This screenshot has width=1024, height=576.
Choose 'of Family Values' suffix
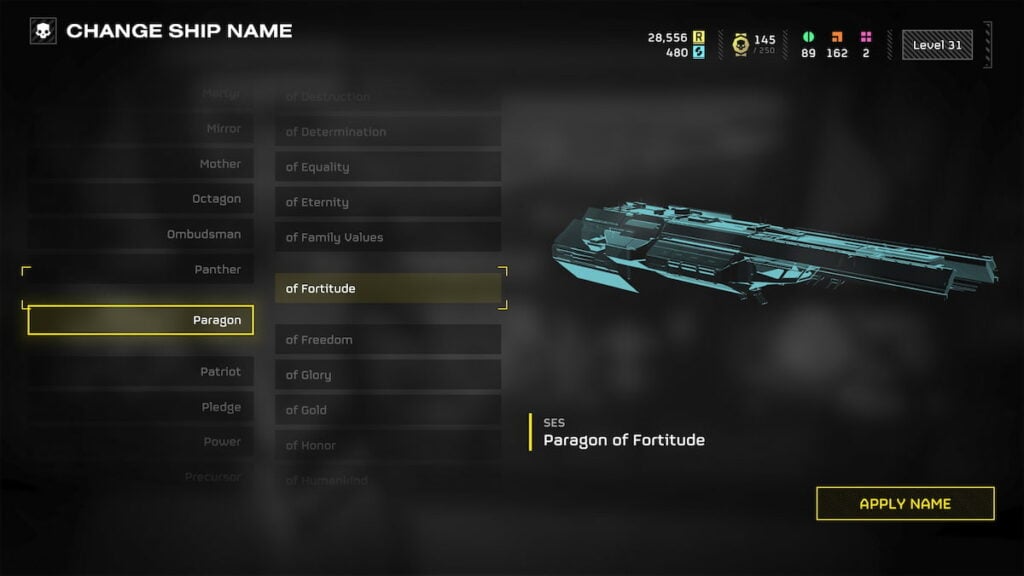click(x=387, y=237)
